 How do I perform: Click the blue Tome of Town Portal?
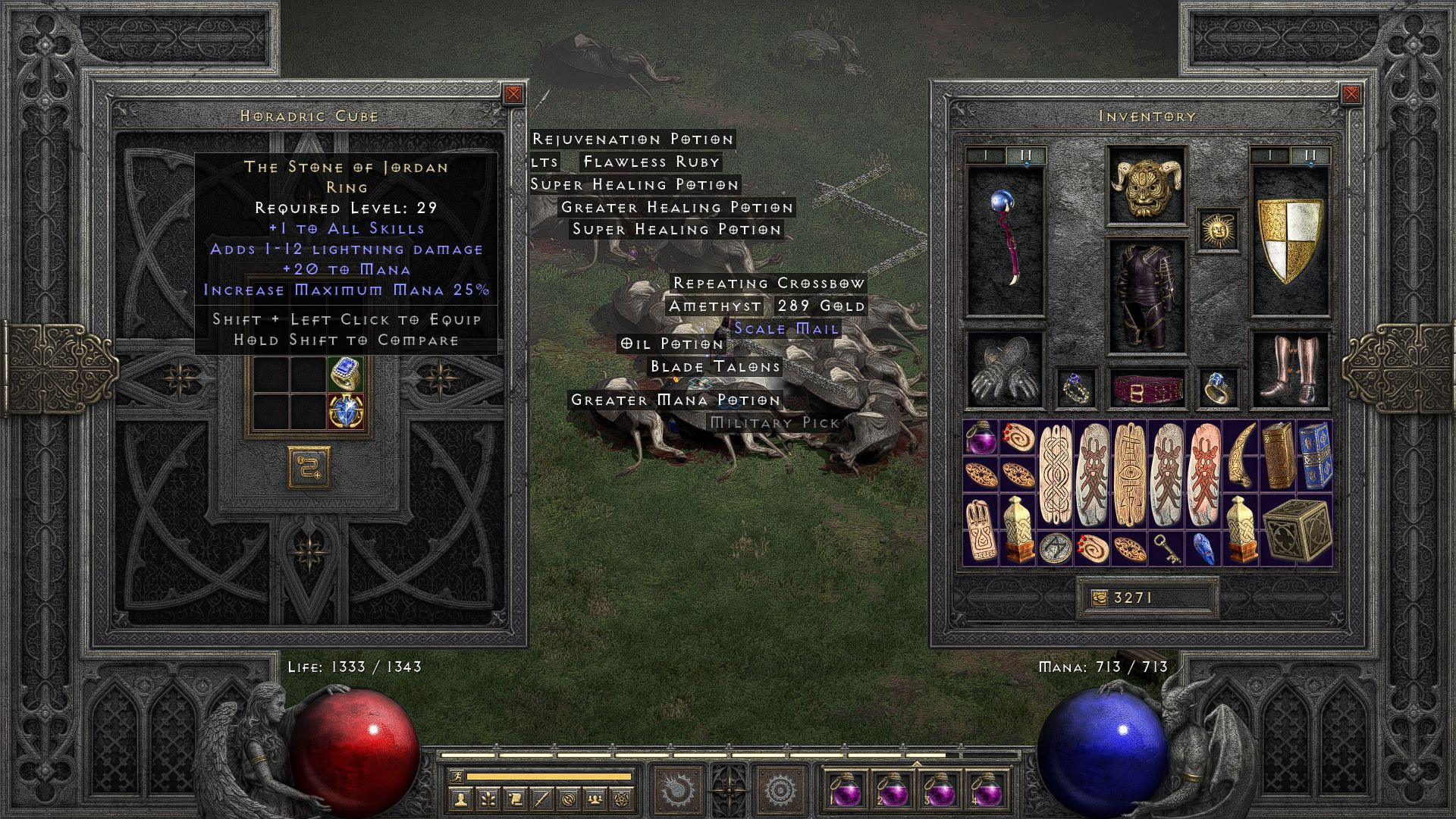point(1315,457)
